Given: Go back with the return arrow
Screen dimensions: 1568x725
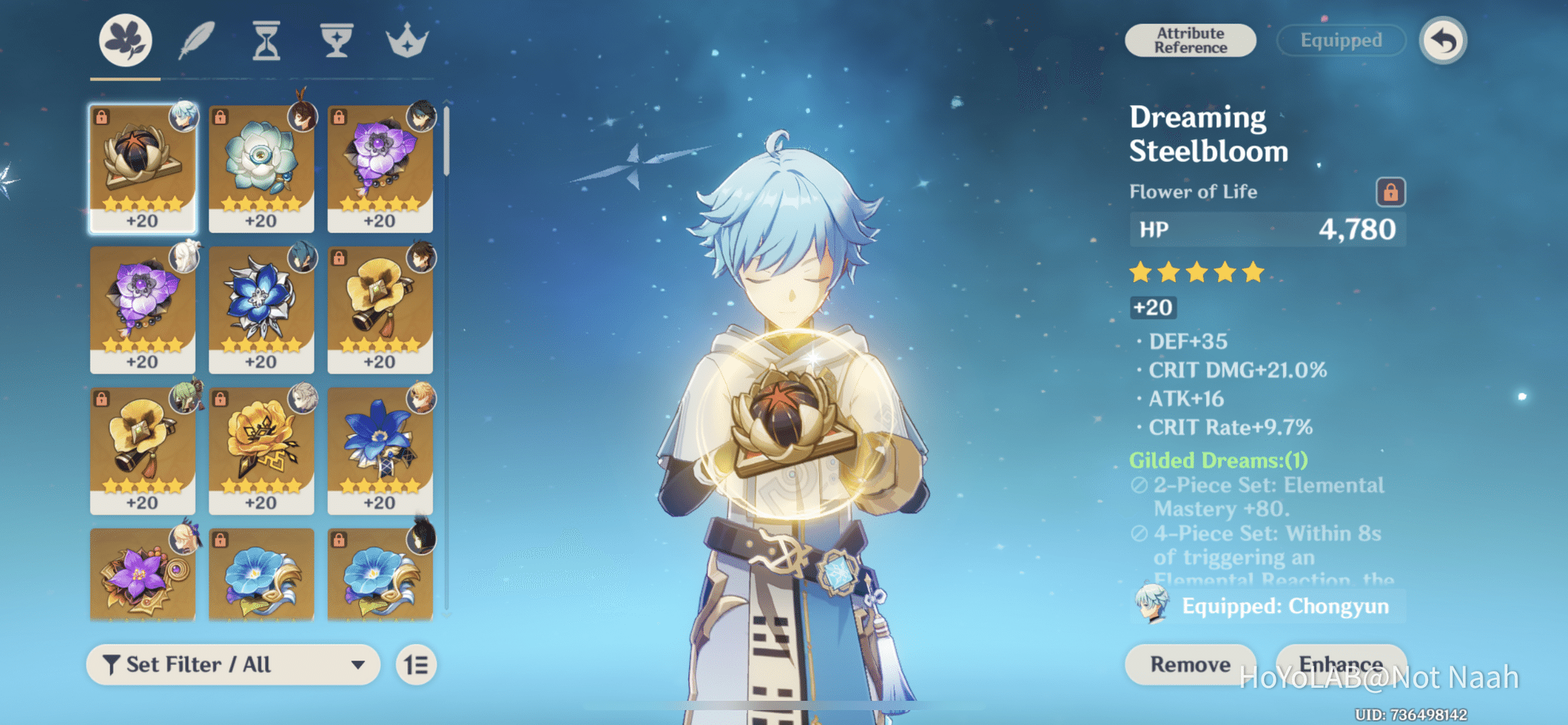Looking at the screenshot, I should pyautogui.click(x=1443, y=41).
